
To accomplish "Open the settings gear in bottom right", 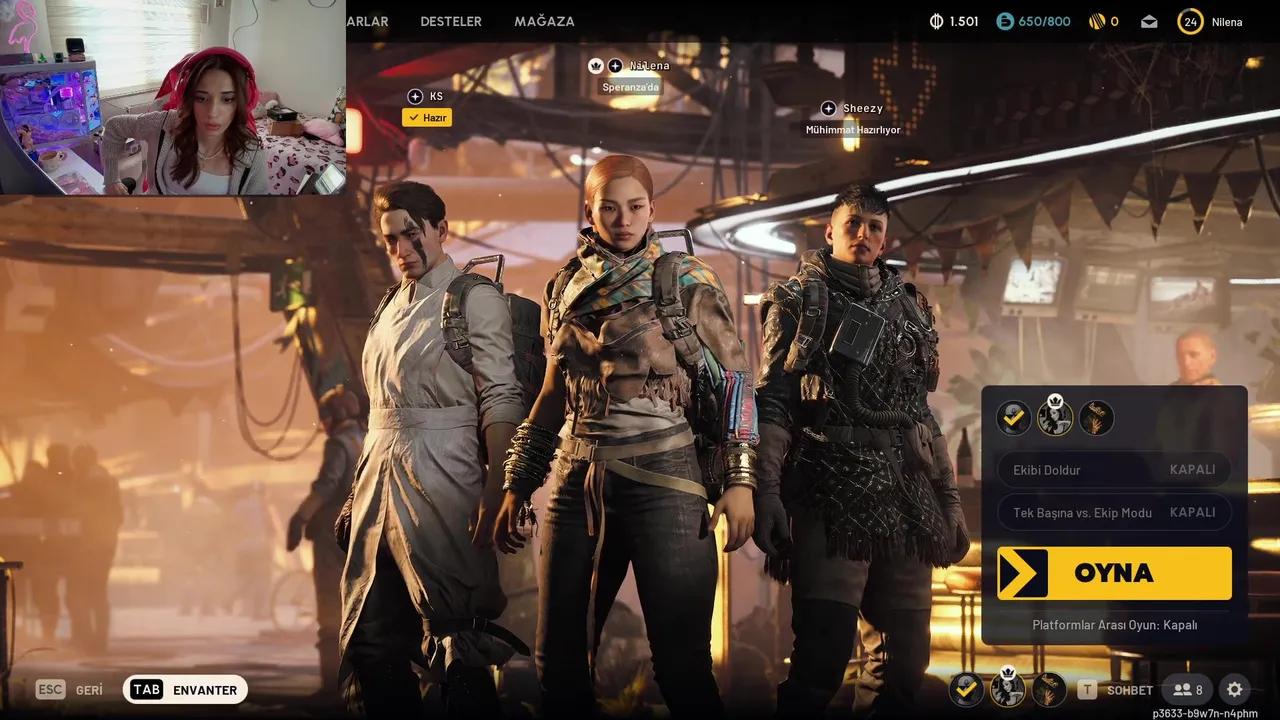I will pos(1234,689).
